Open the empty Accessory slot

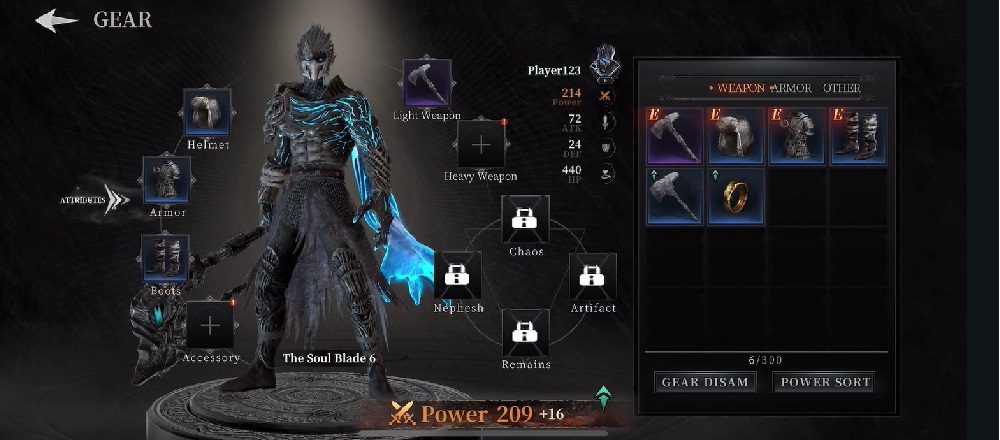pos(210,325)
